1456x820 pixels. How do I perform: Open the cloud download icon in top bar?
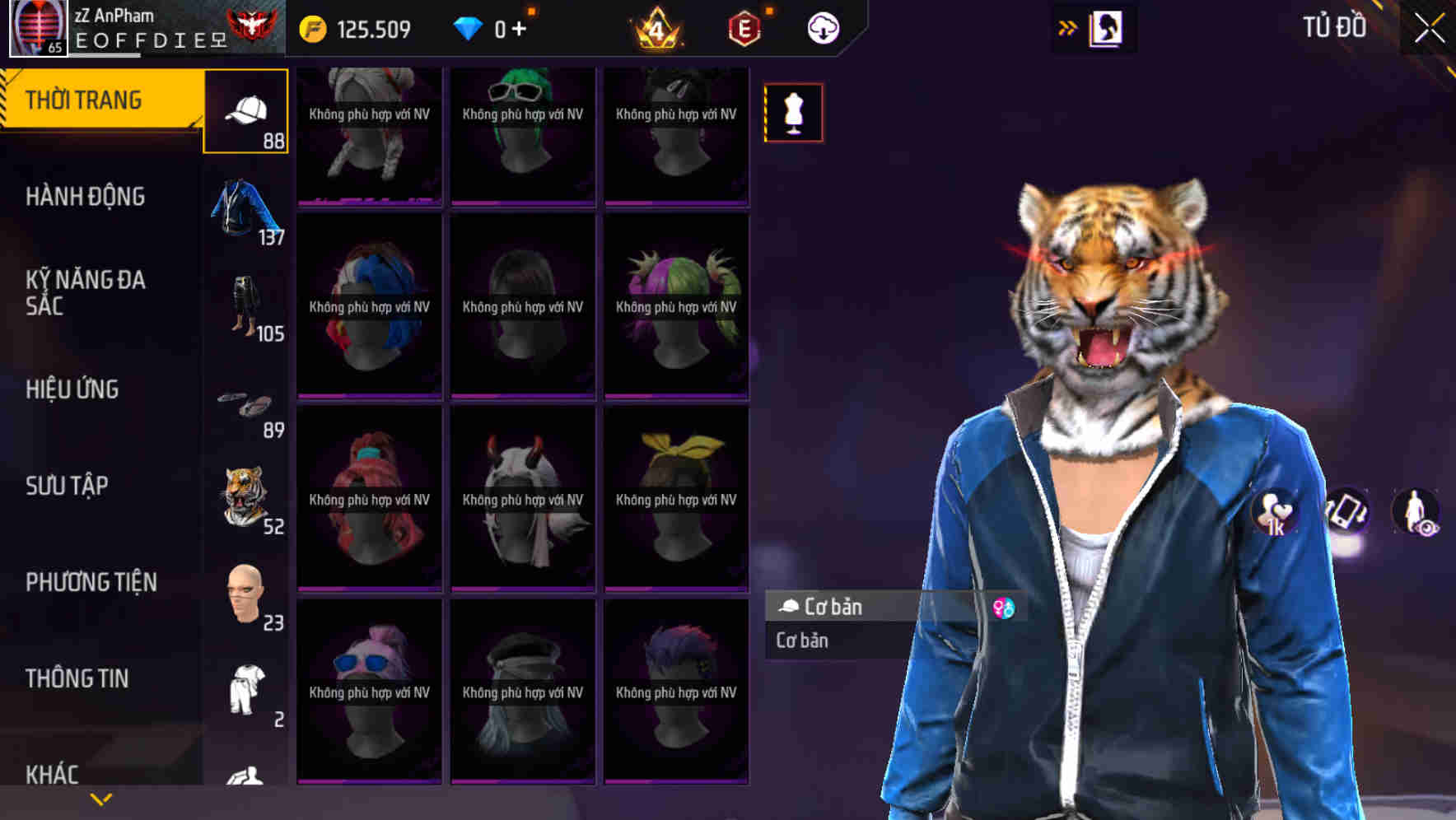821,27
